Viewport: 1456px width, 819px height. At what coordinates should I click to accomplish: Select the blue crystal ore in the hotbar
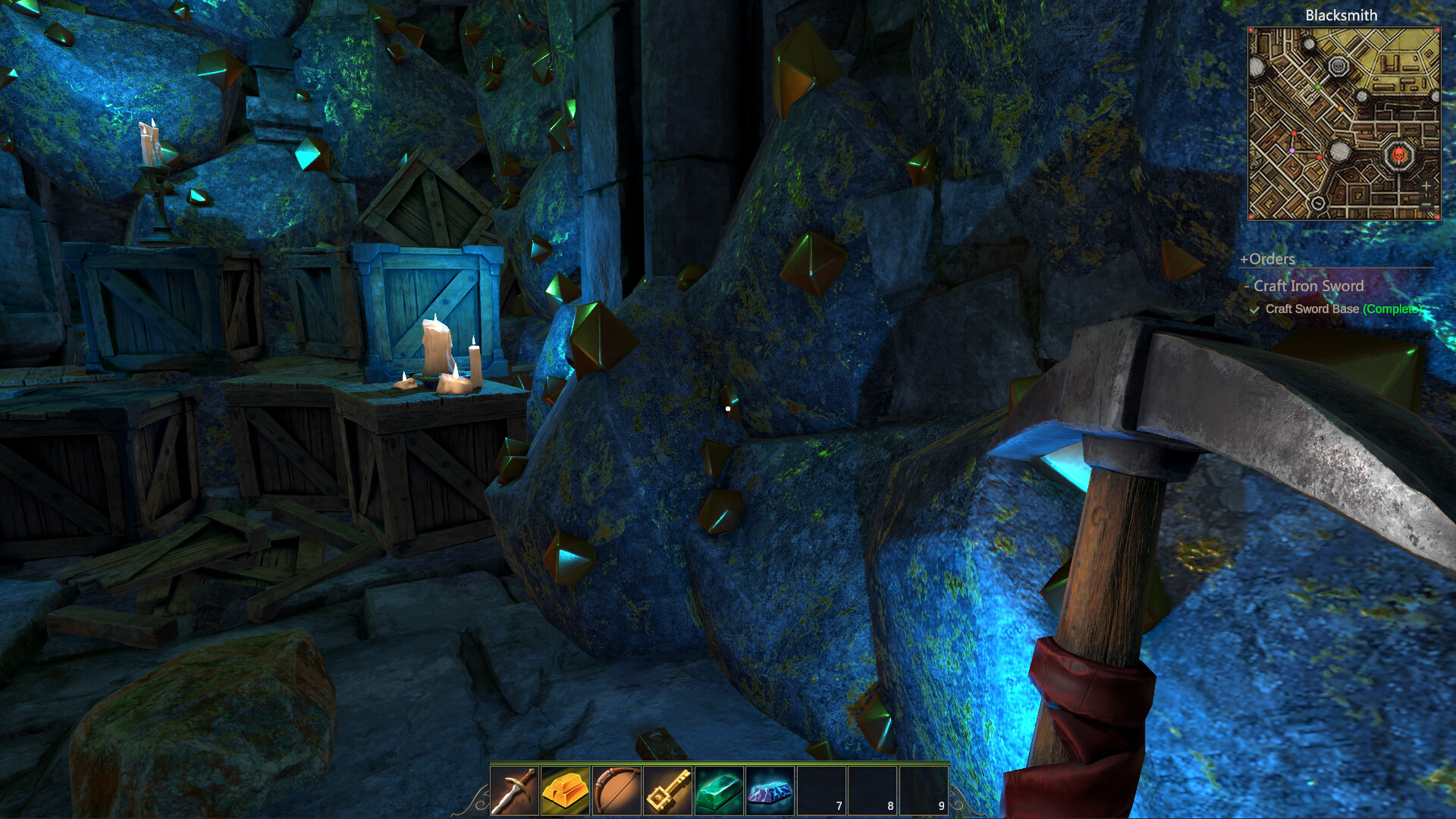pyautogui.click(x=768, y=793)
